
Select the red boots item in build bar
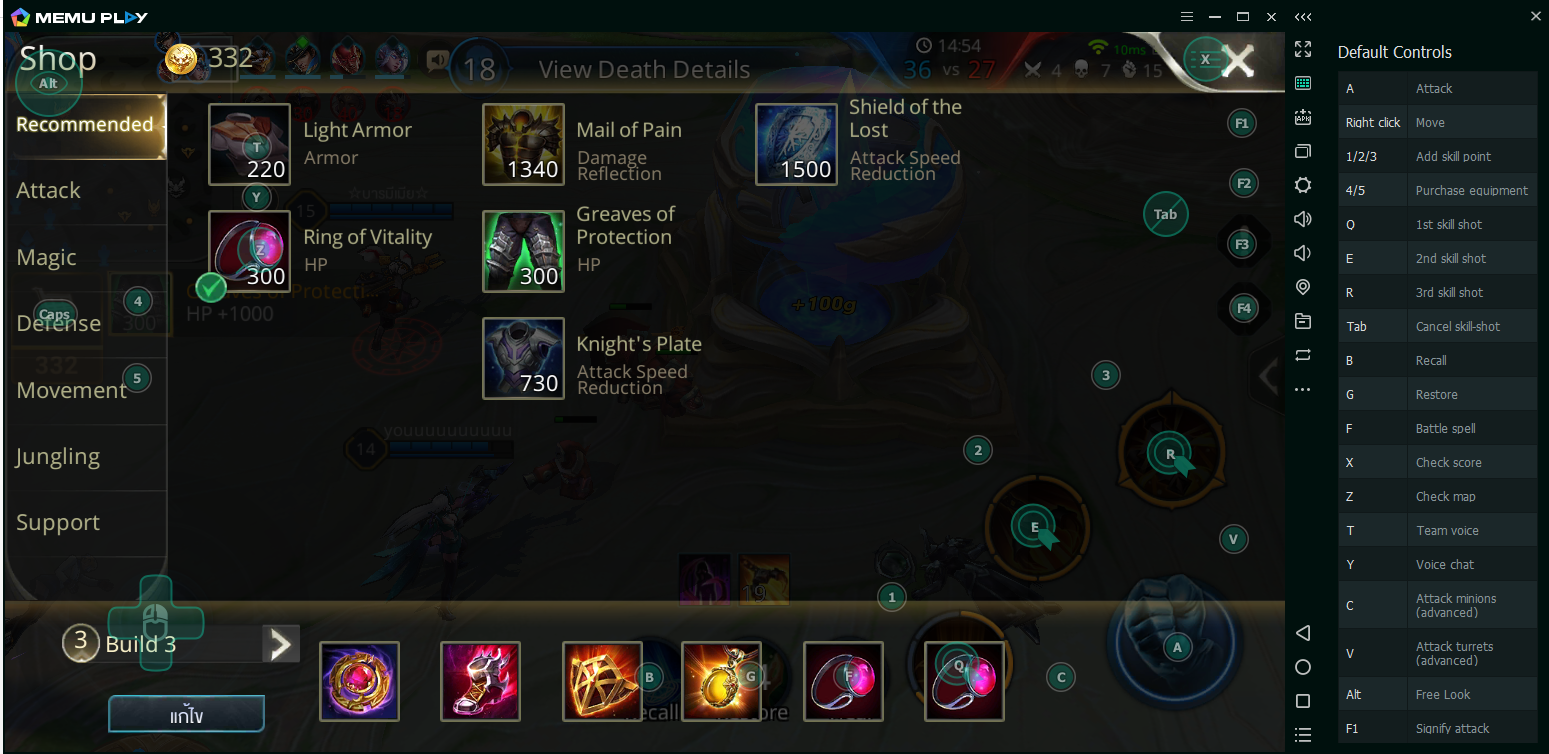point(480,681)
